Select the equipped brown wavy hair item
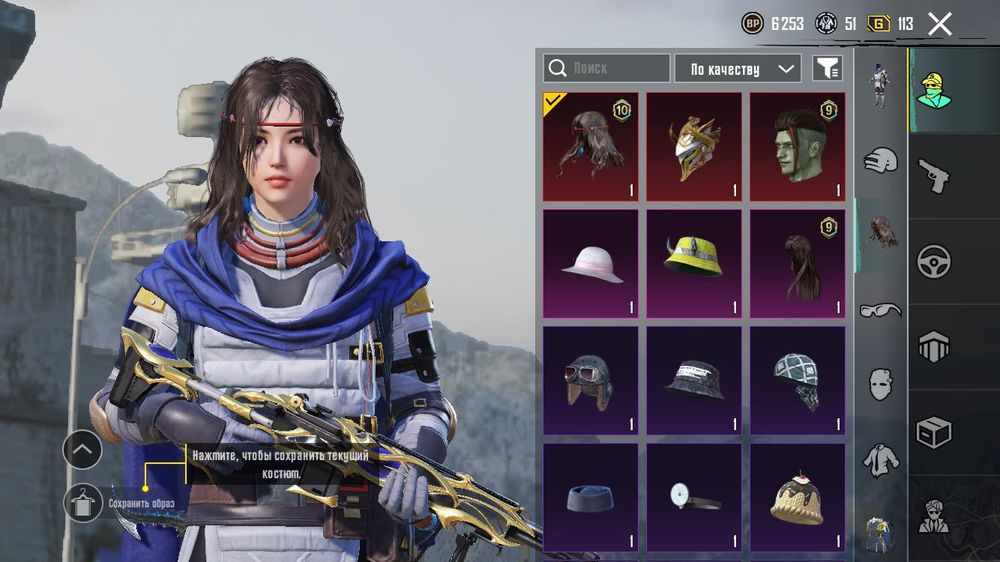The width and height of the screenshot is (1000, 562). [x=590, y=147]
